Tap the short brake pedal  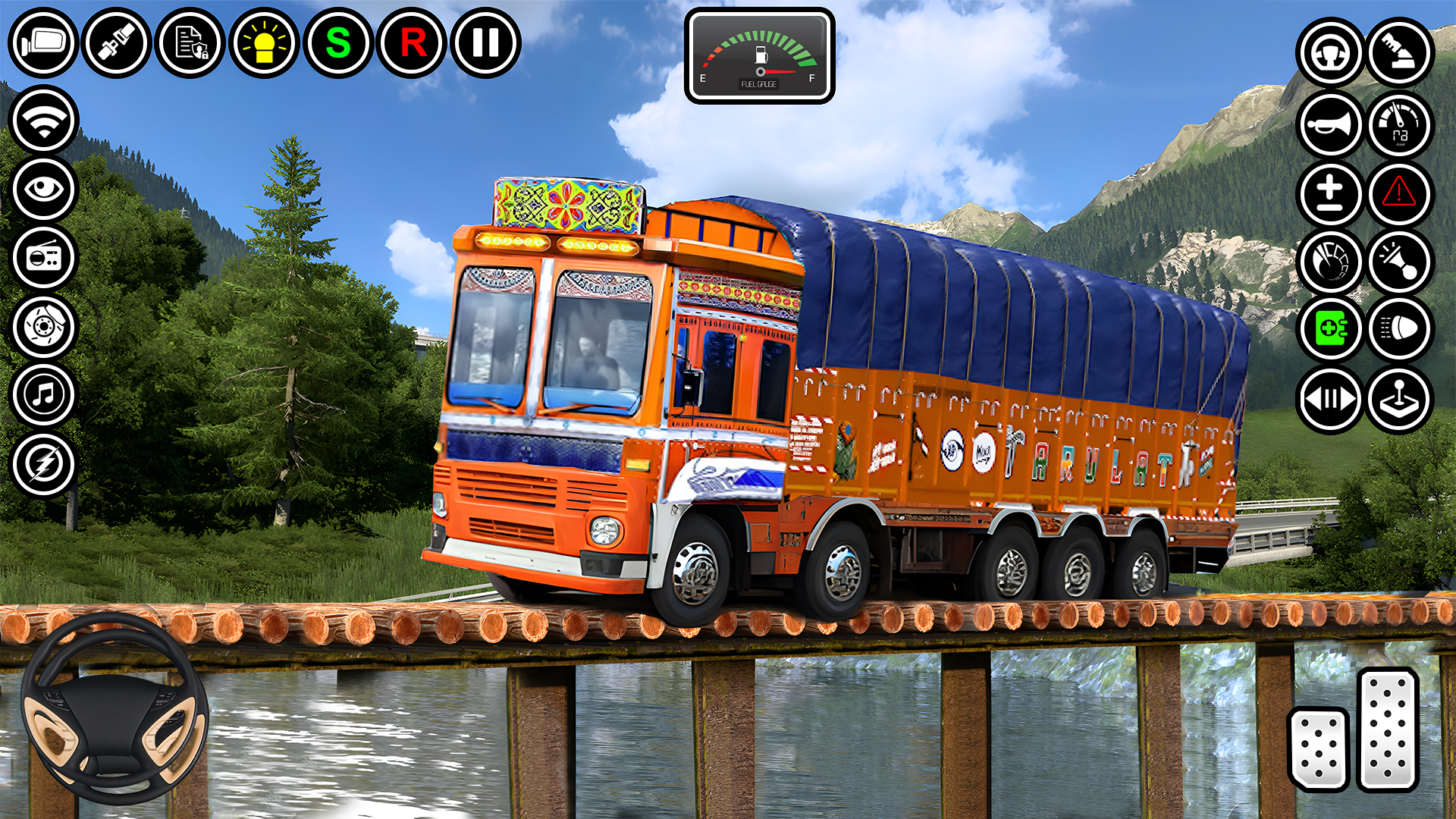(1319, 748)
